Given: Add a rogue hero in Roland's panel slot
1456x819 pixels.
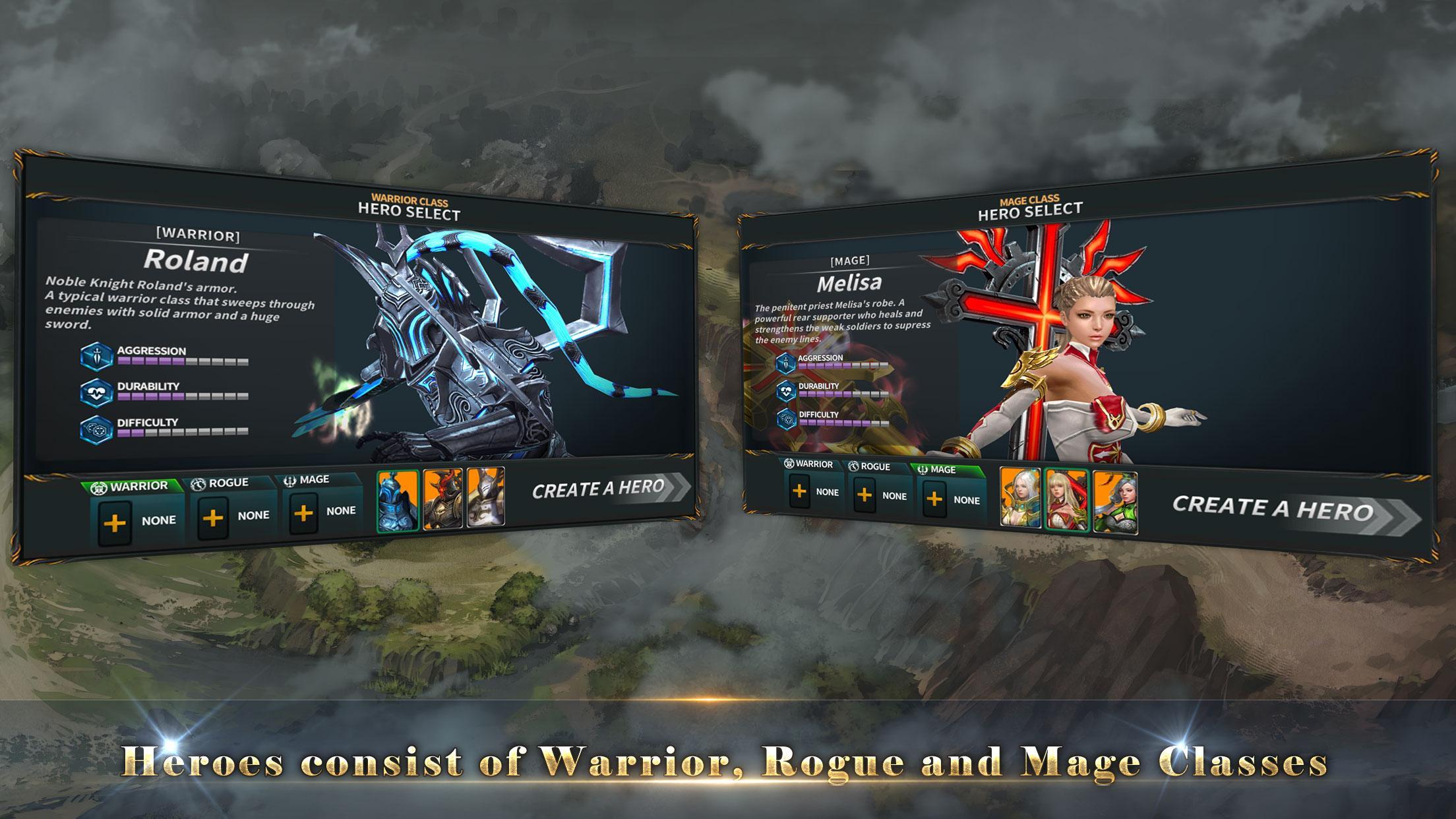Looking at the screenshot, I should tap(212, 518).
